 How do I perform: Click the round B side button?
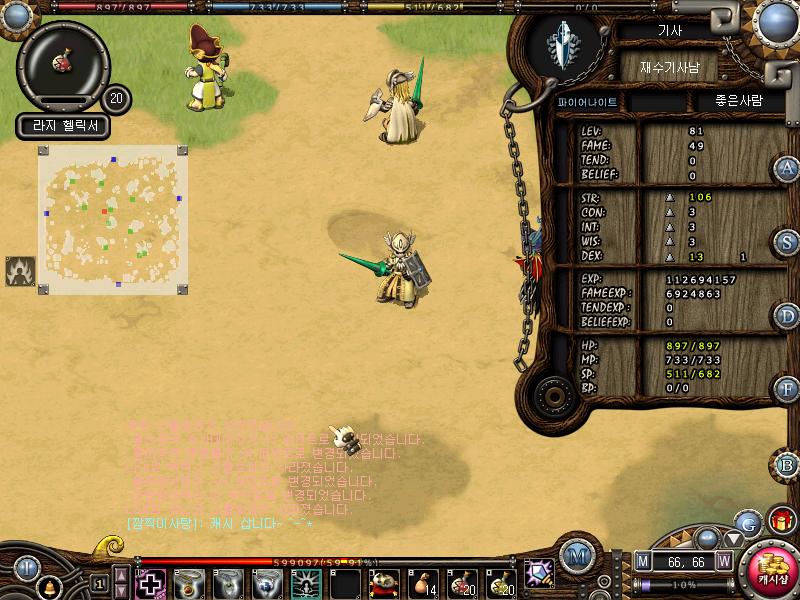787,465
